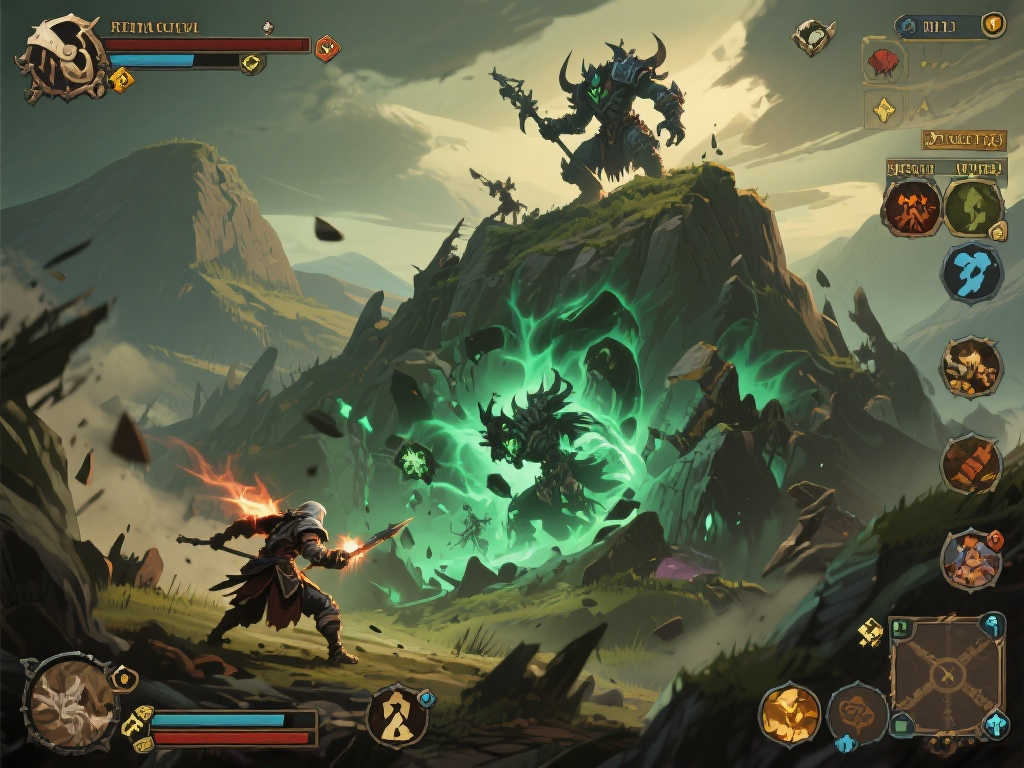Image resolution: width=1024 pixels, height=768 pixels.
Task: Choose the yellow gem slot
Action: 883,110
